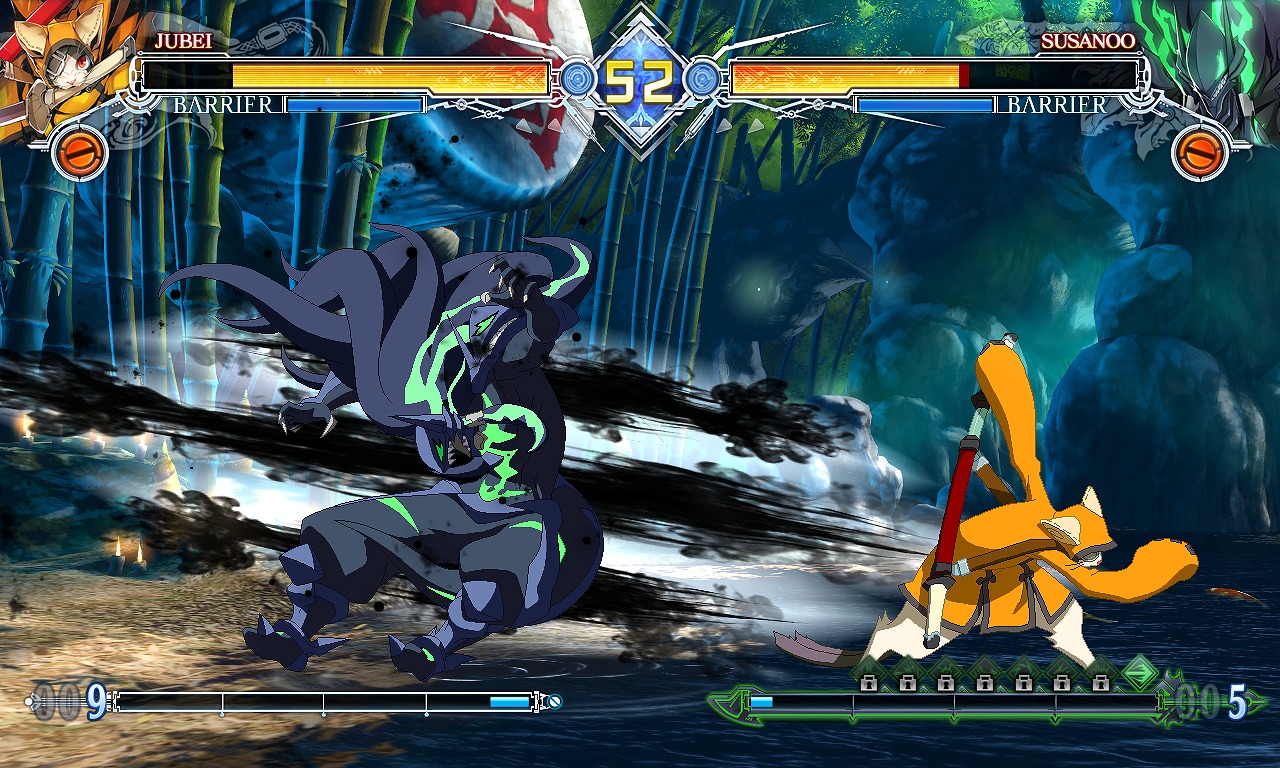This screenshot has height=768, width=1280.
Task: Select Jubei's orange Burst icon
Action: 79,153
